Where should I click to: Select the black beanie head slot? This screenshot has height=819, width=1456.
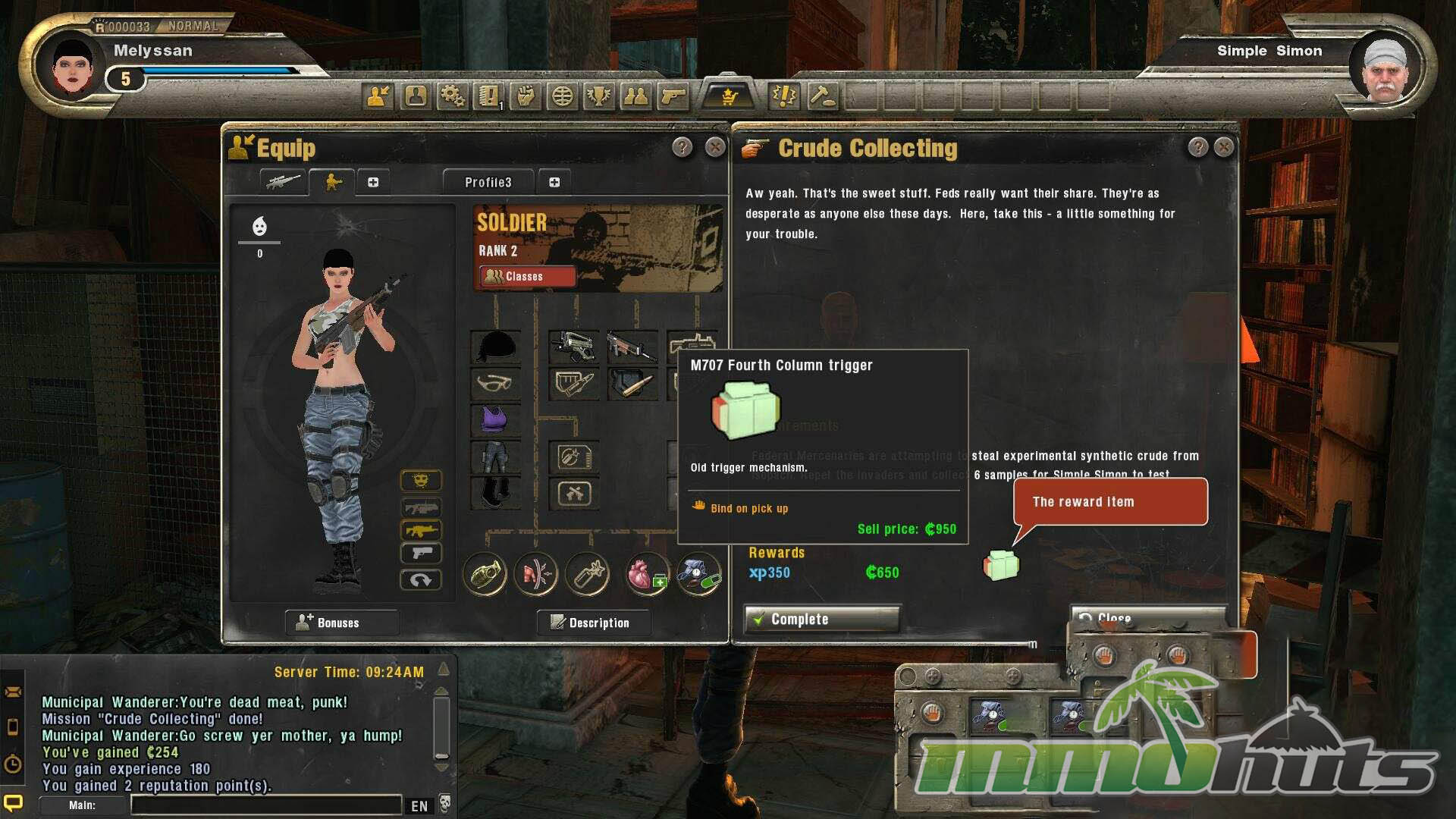coord(496,347)
